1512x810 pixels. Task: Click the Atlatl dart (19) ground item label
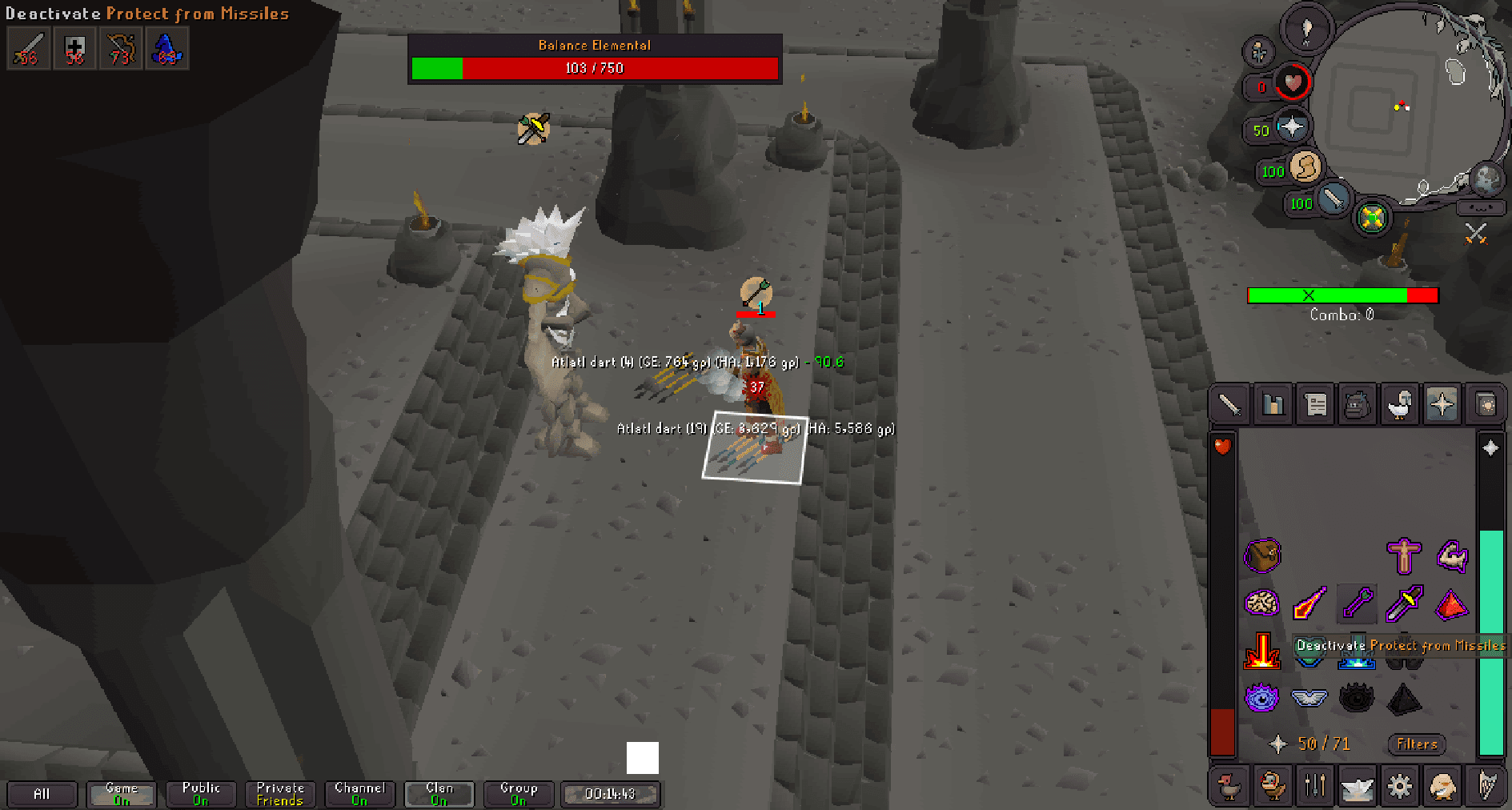(x=759, y=429)
